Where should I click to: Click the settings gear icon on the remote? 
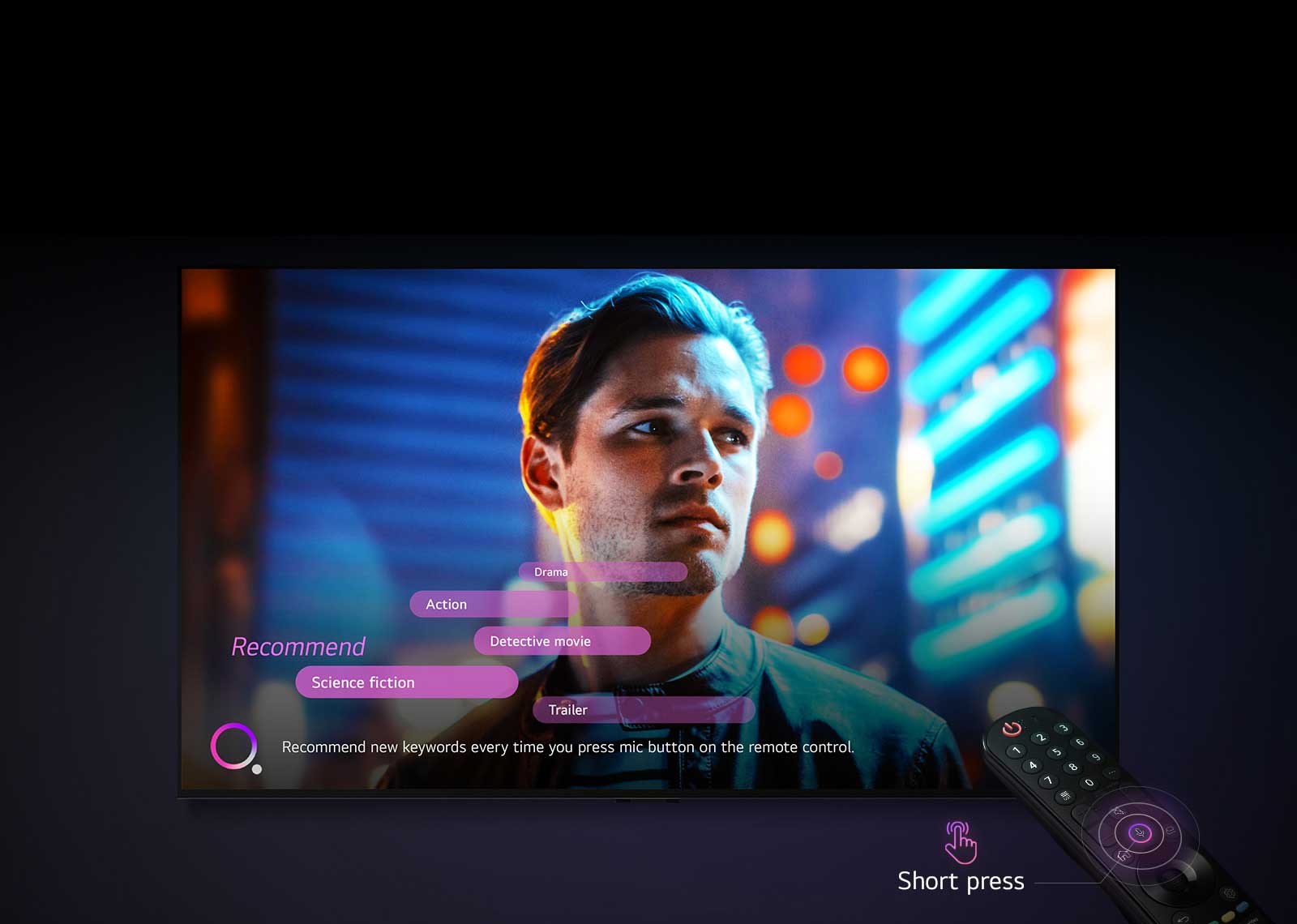tap(1230, 892)
